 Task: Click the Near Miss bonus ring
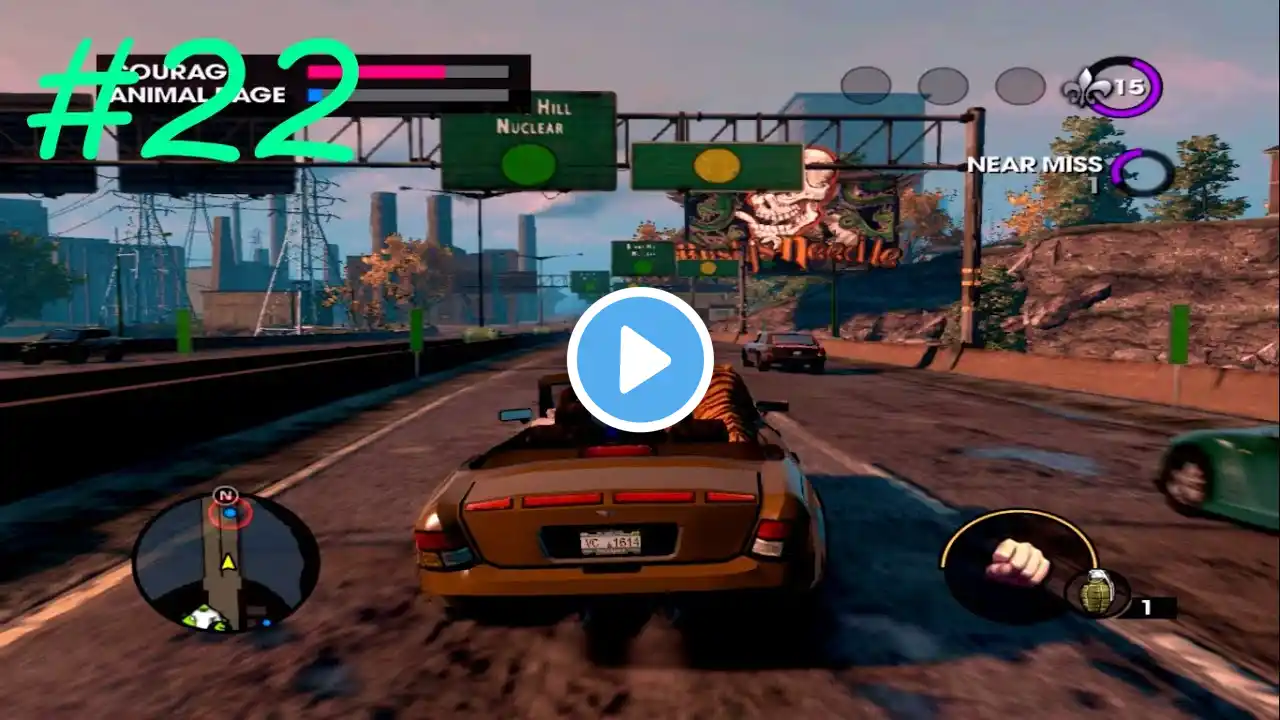coord(1142,172)
